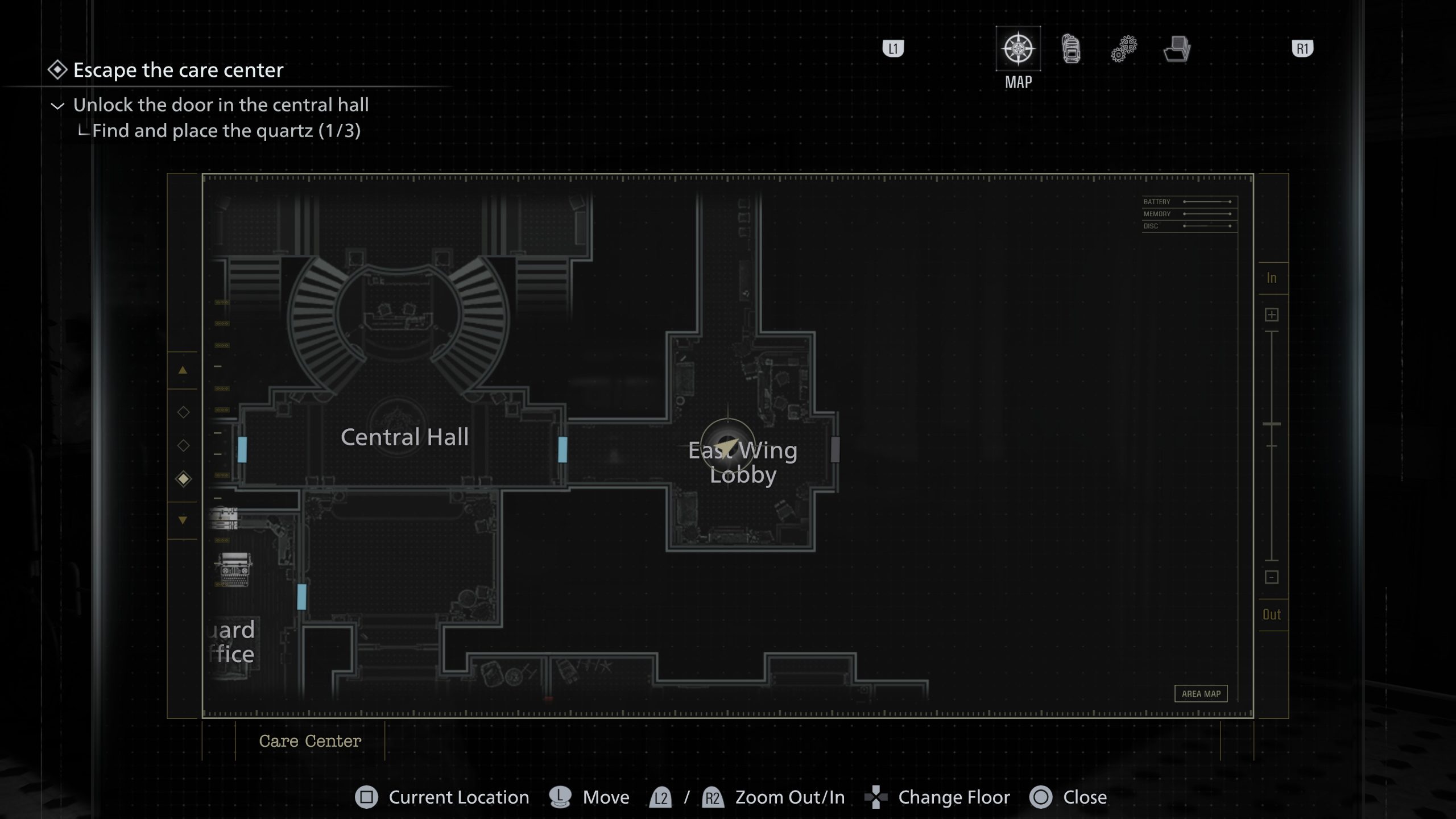Click the down arrow in the floor selector

coord(183,520)
